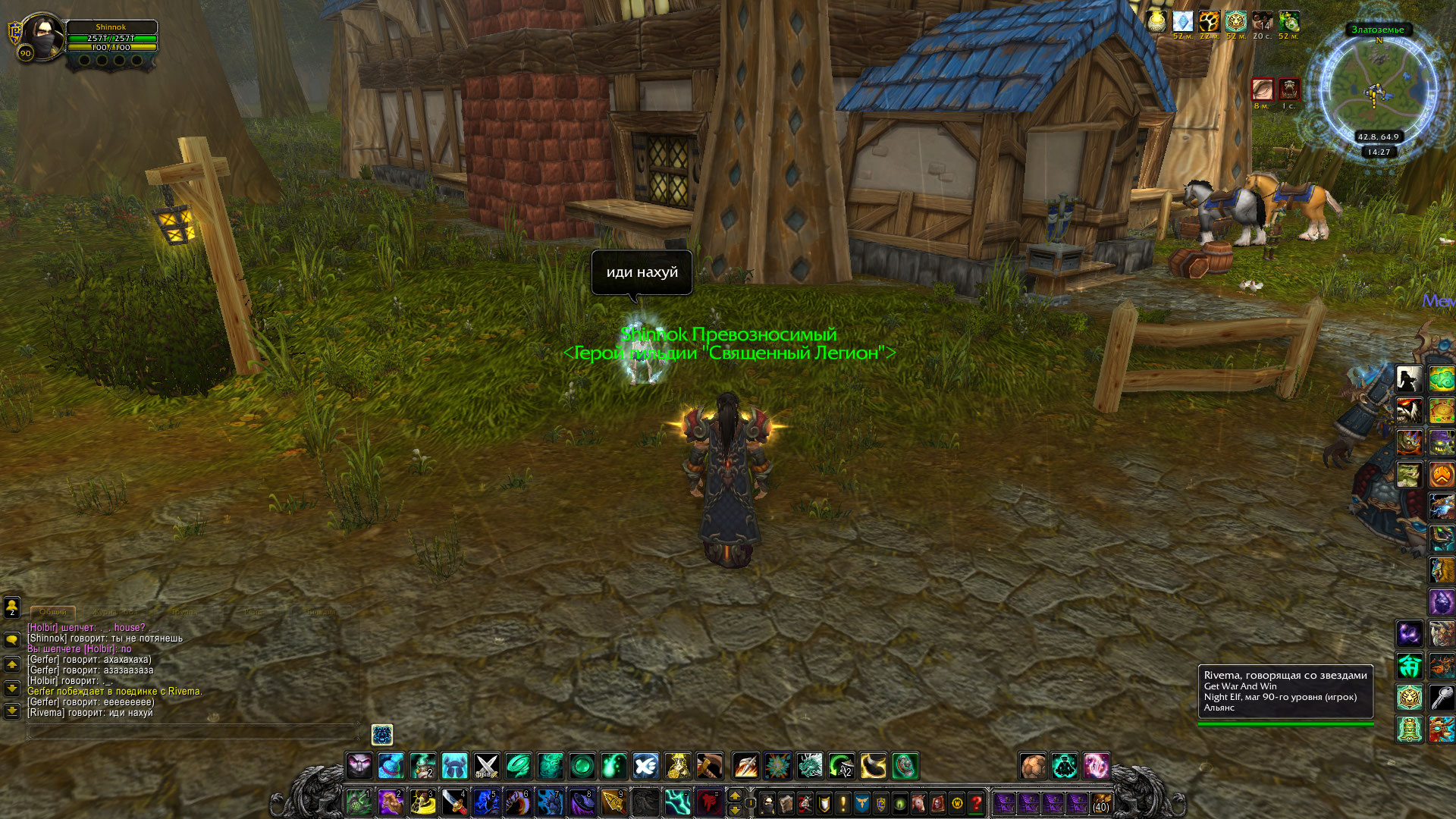Click the orange paw print buff icon
Screen dimensions: 1456x819
point(1209,21)
